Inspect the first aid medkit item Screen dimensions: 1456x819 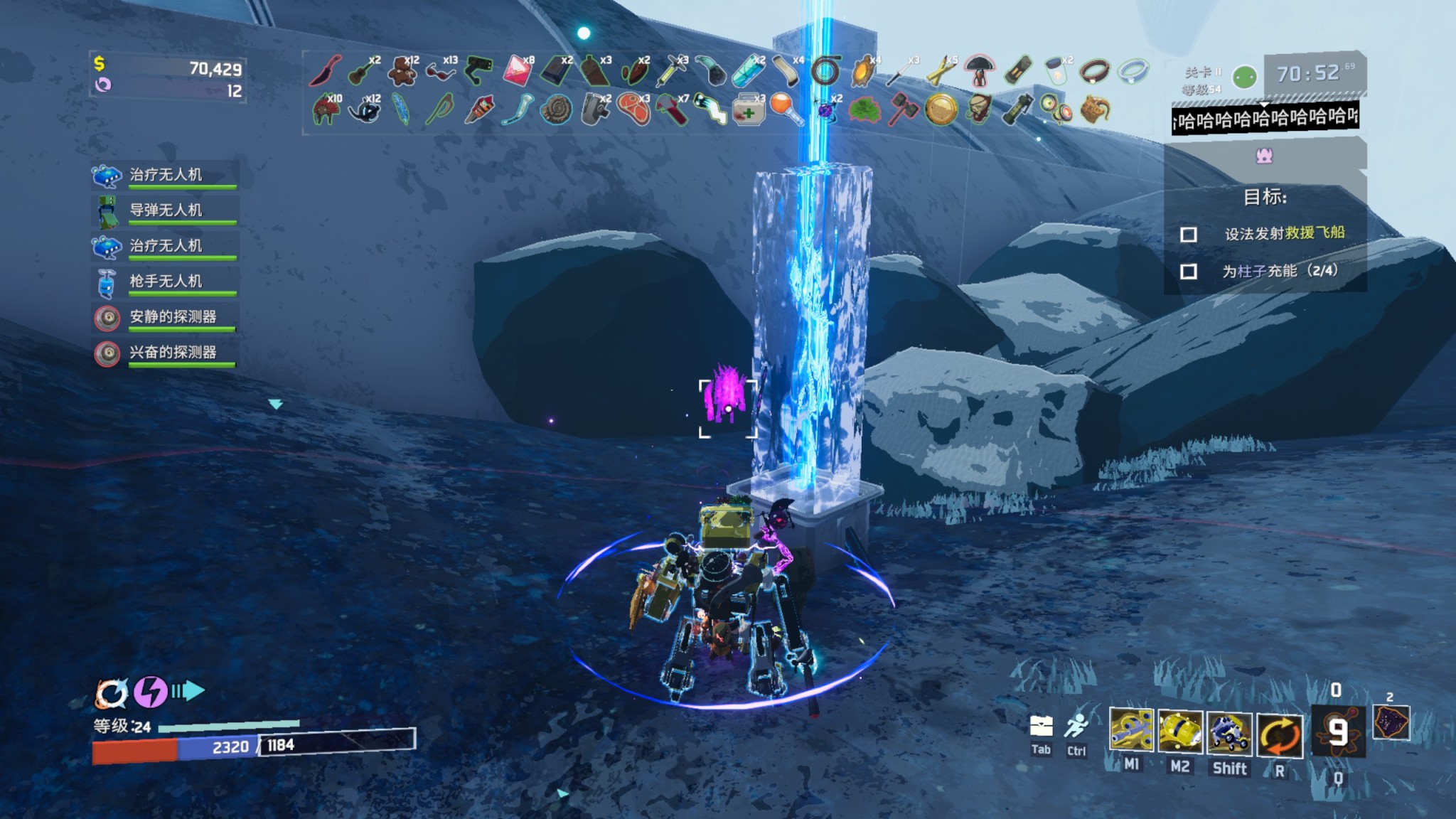(x=748, y=110)
